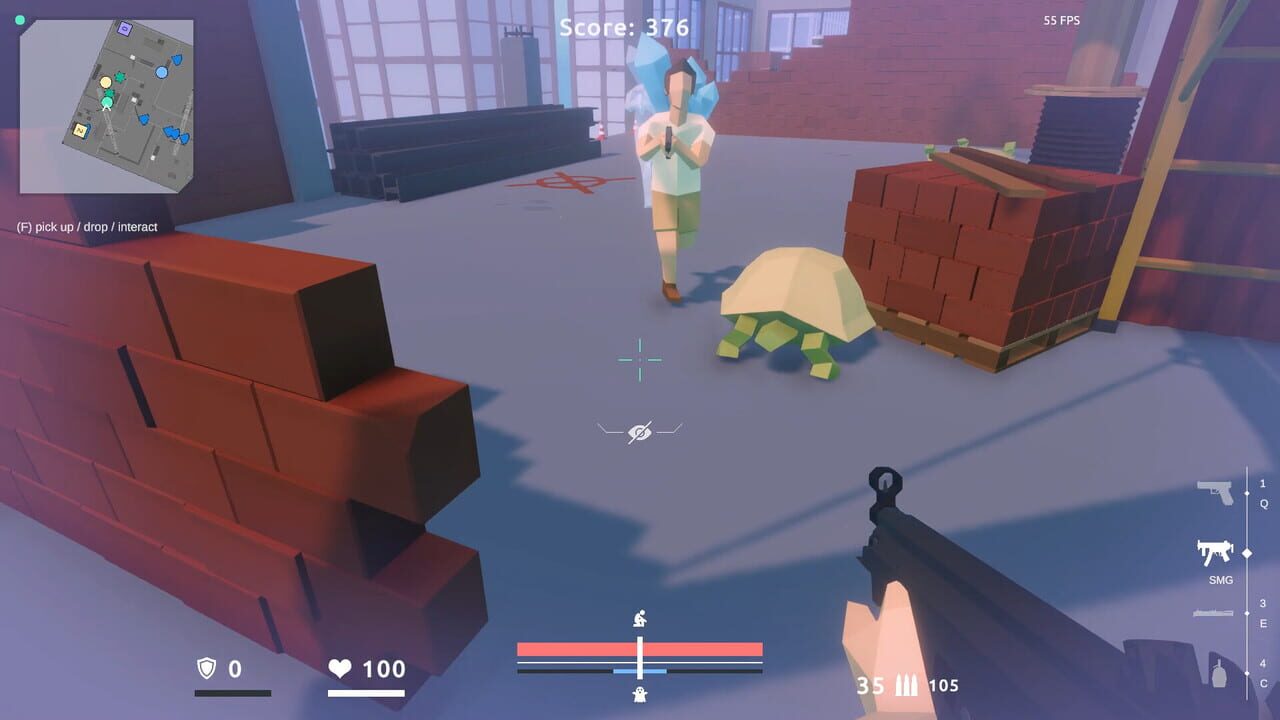Click the Score: 376 display at top center
This screenshot has height=720, width=1280.
click(624, 28)
